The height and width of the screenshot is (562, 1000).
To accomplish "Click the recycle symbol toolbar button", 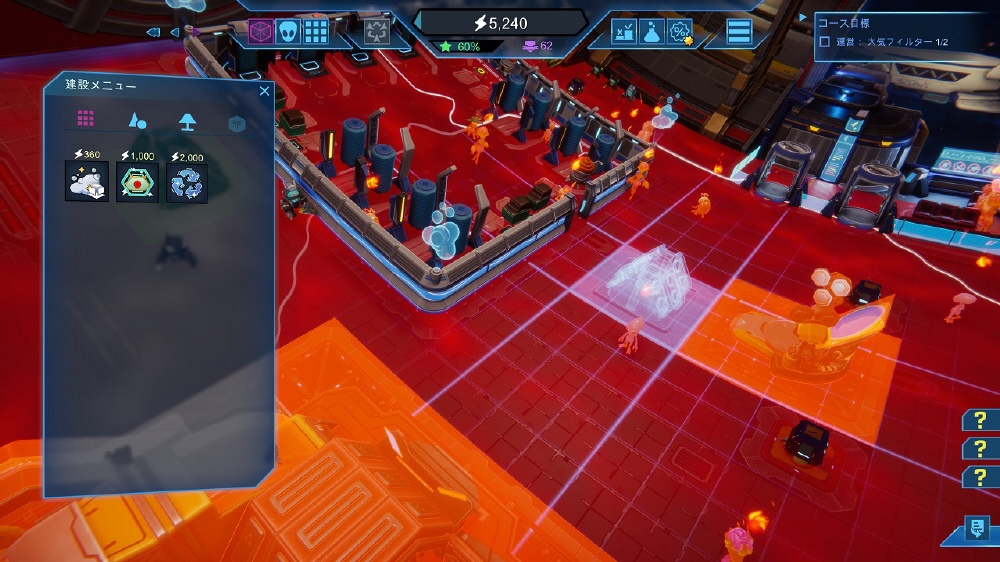I will [x=376, y=32].
